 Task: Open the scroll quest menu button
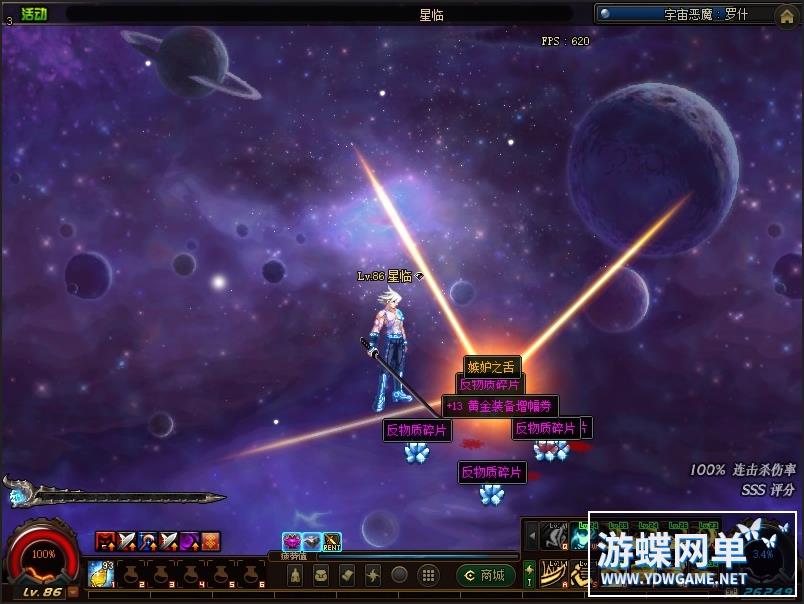pos(347,575)
